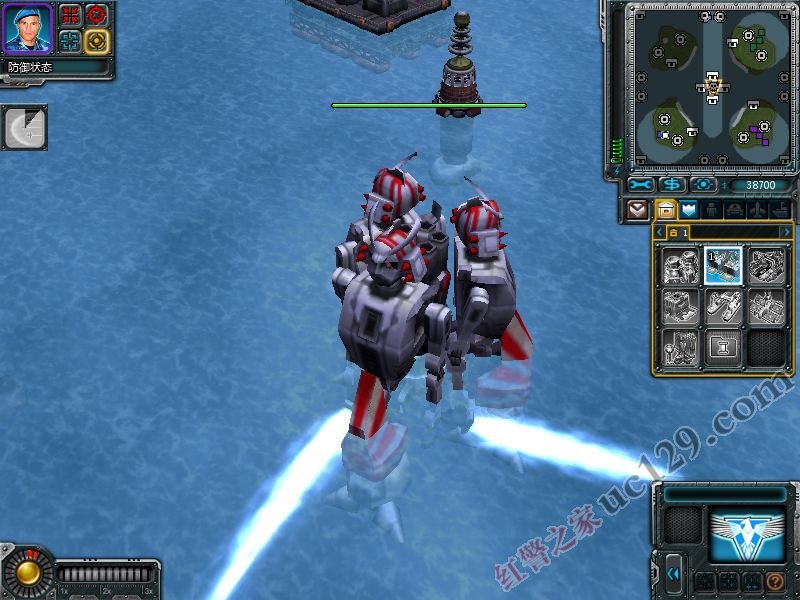
Task: Collapse the panel with the double-arrow button
Action: pyautogui.click(x=674, y=573)
